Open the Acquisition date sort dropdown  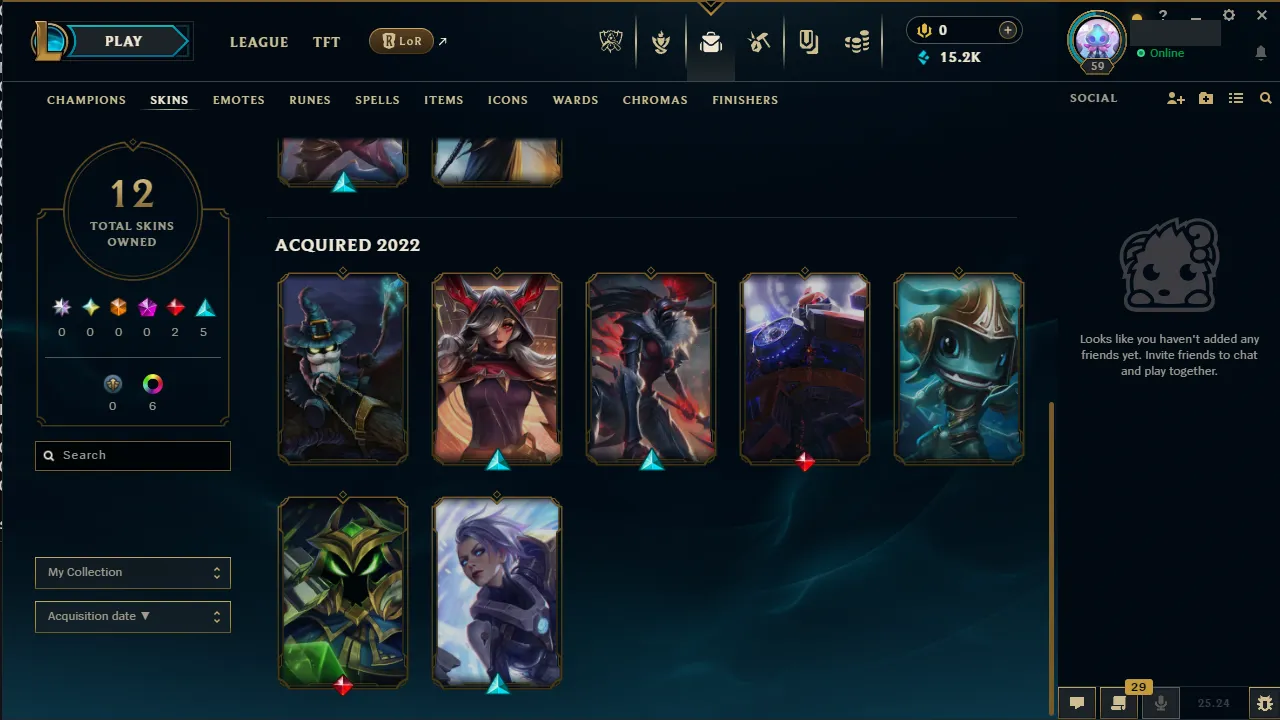click(x=132, y=616)
